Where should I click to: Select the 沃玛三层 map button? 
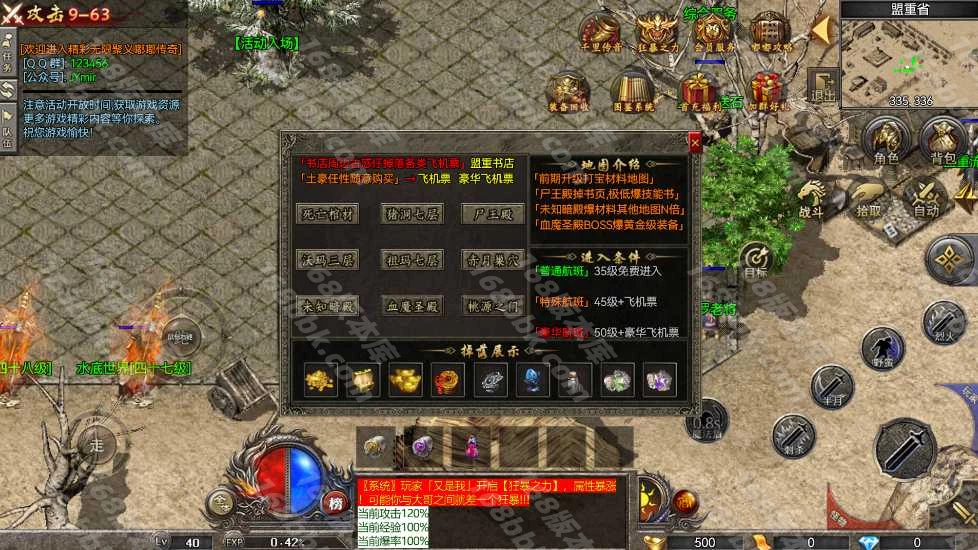tap(328, 260)
